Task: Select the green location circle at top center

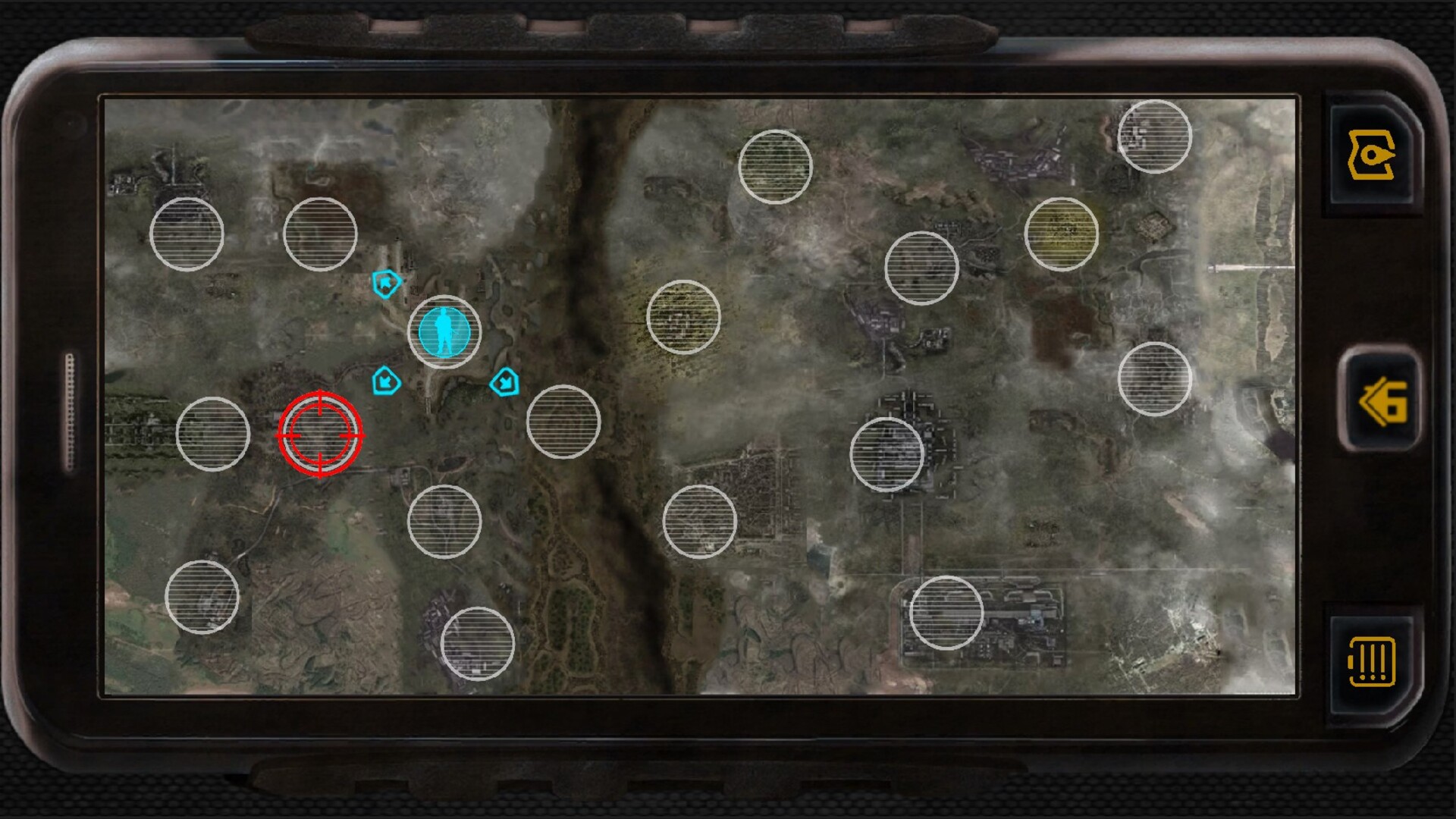Action: (x=775, y=165)
